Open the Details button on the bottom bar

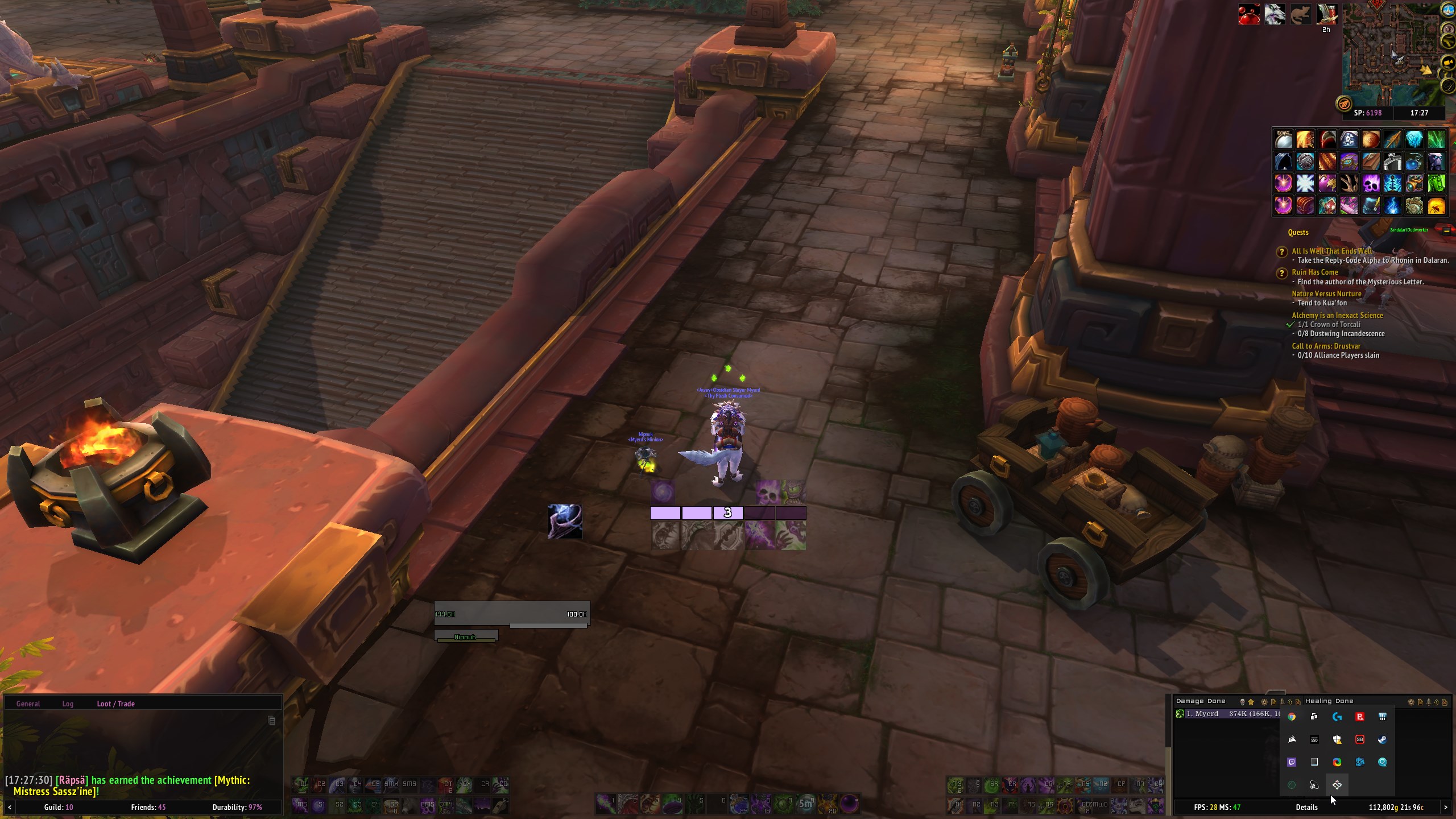point(1306,807)
